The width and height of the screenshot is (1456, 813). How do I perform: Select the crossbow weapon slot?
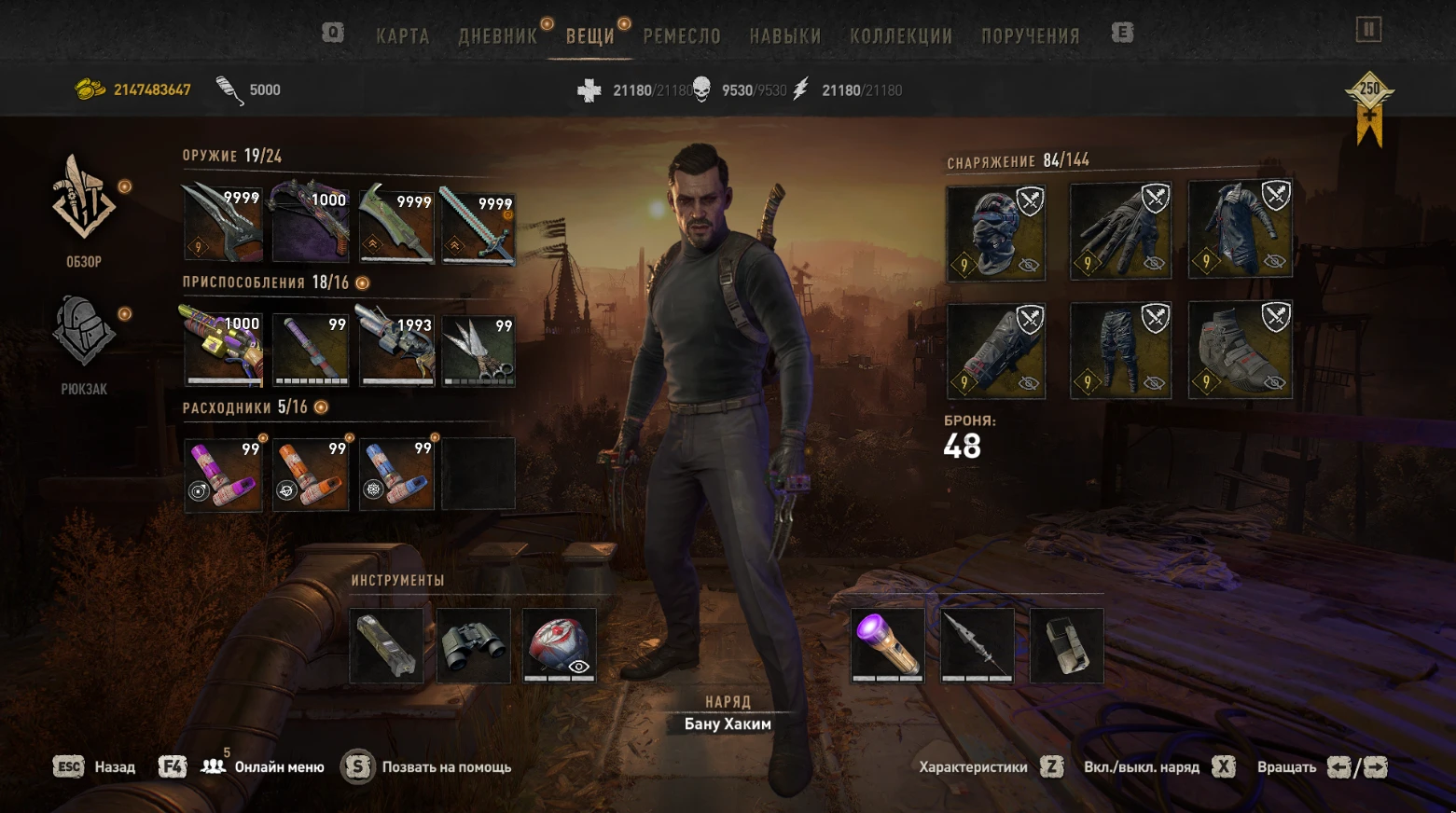(x=311, y=227)
